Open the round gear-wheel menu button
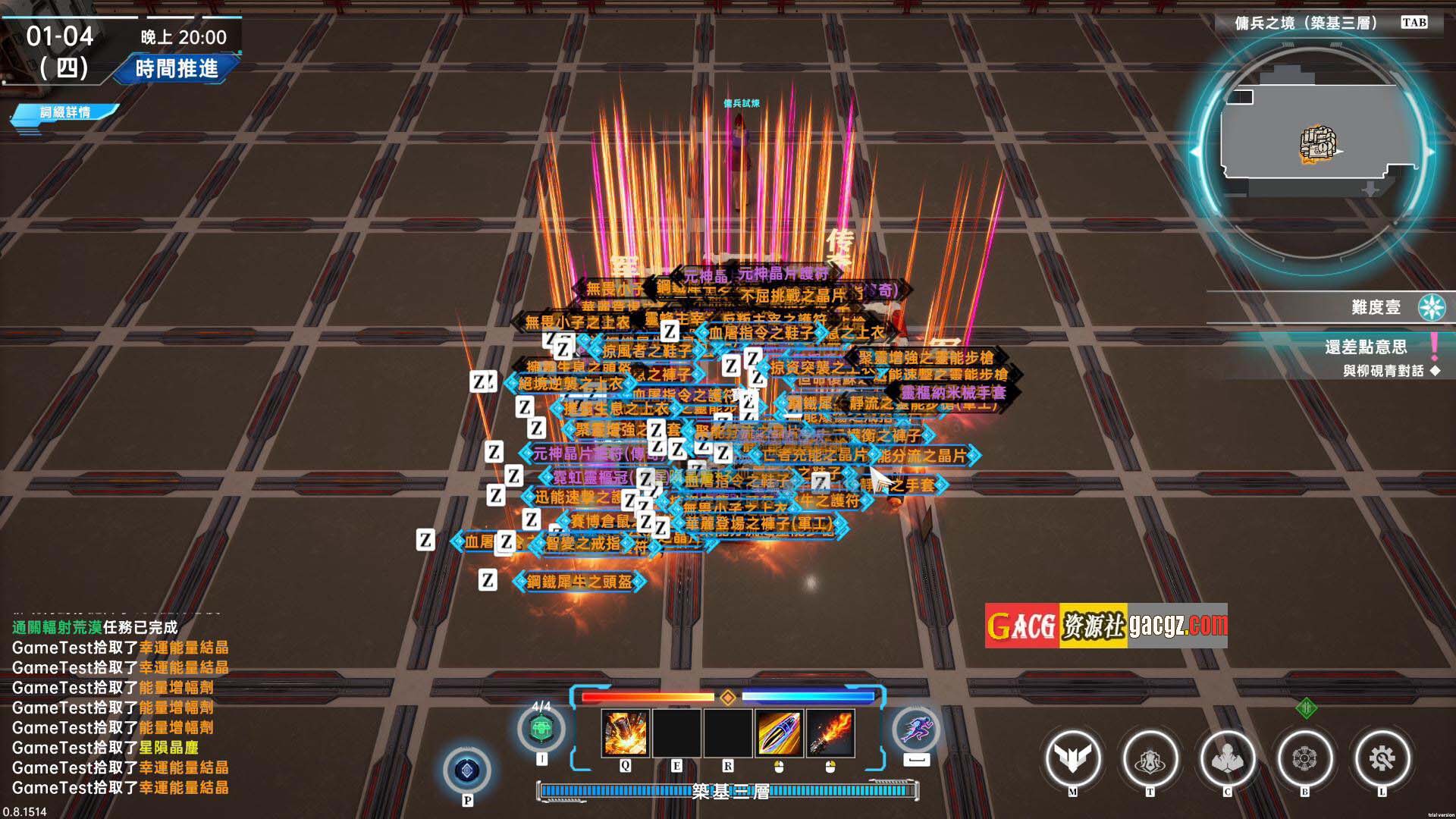The height and width of the screenshot is (819, 1456). [x=1304, y=758]
